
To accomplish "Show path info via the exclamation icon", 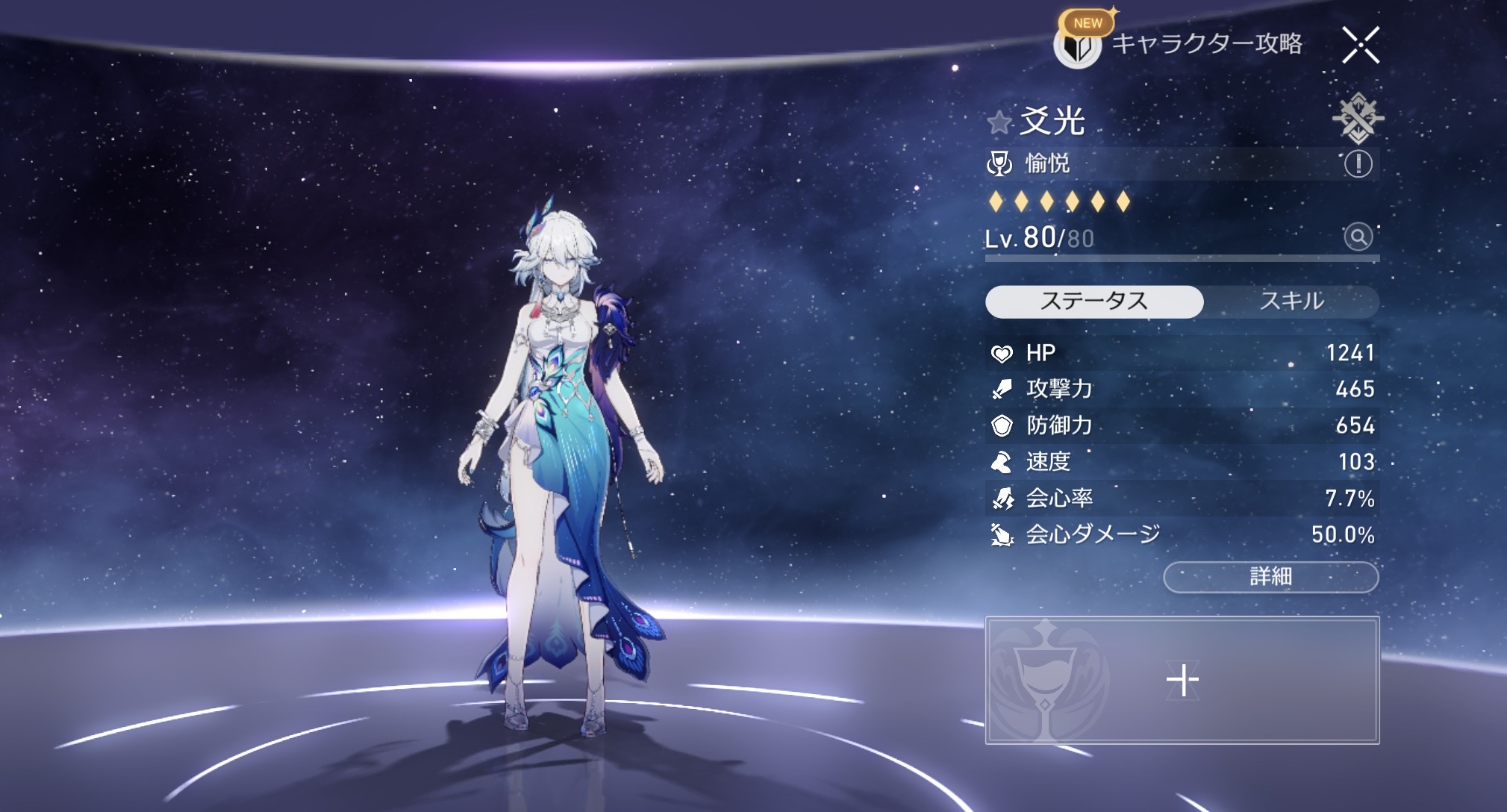I will tap(1358, 163).
